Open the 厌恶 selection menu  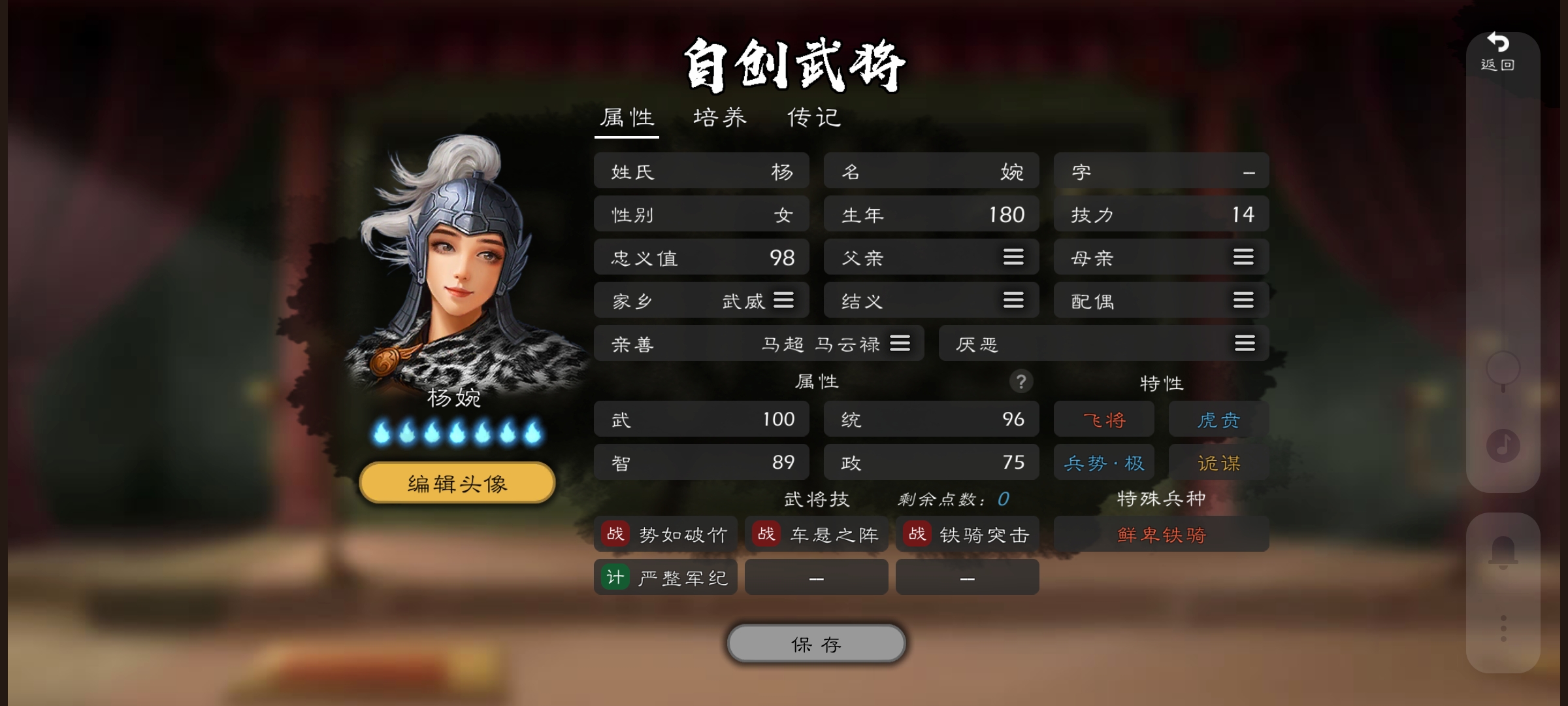tap(1243, 343)
